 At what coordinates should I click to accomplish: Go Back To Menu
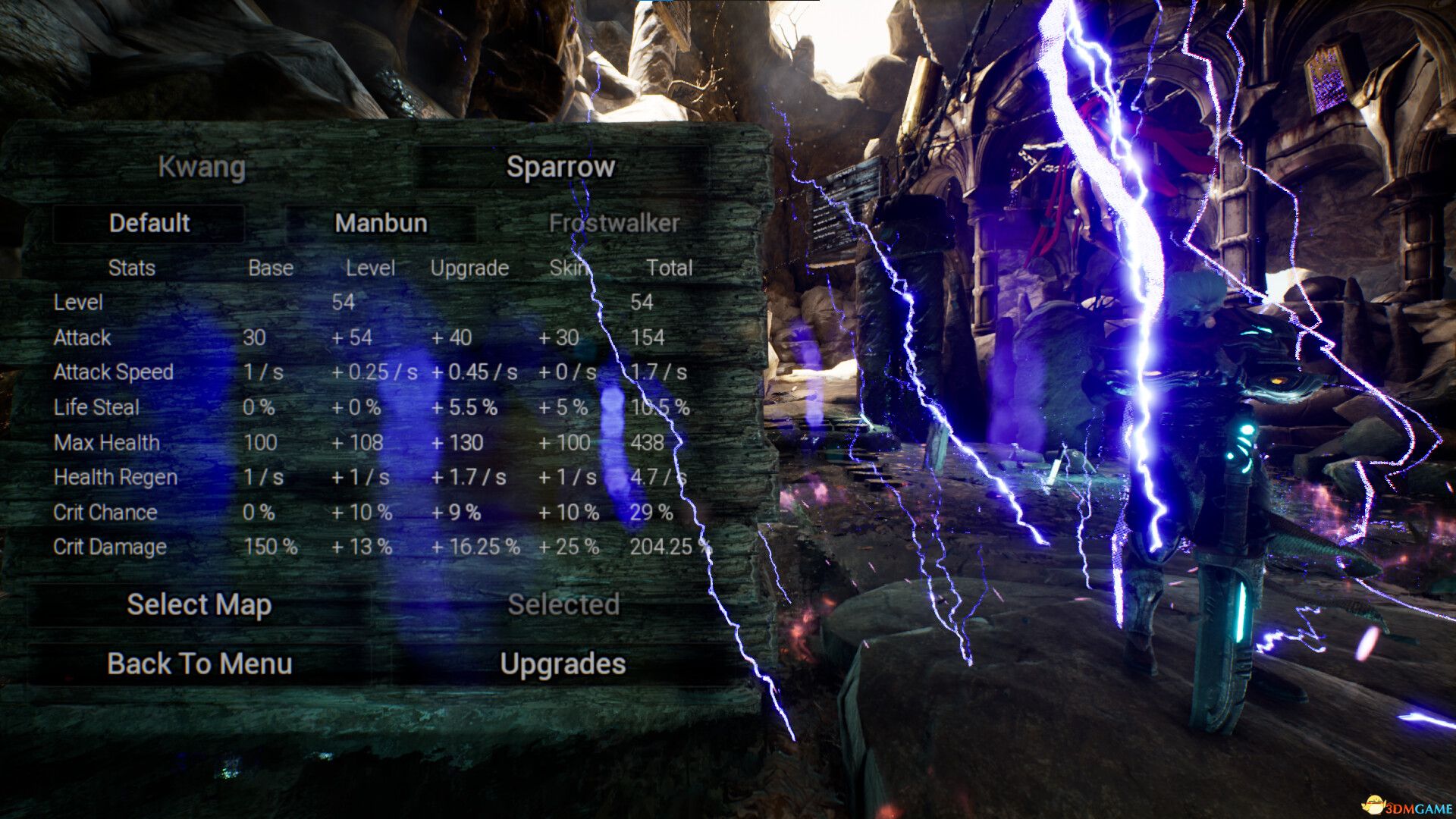click(199, 664)
